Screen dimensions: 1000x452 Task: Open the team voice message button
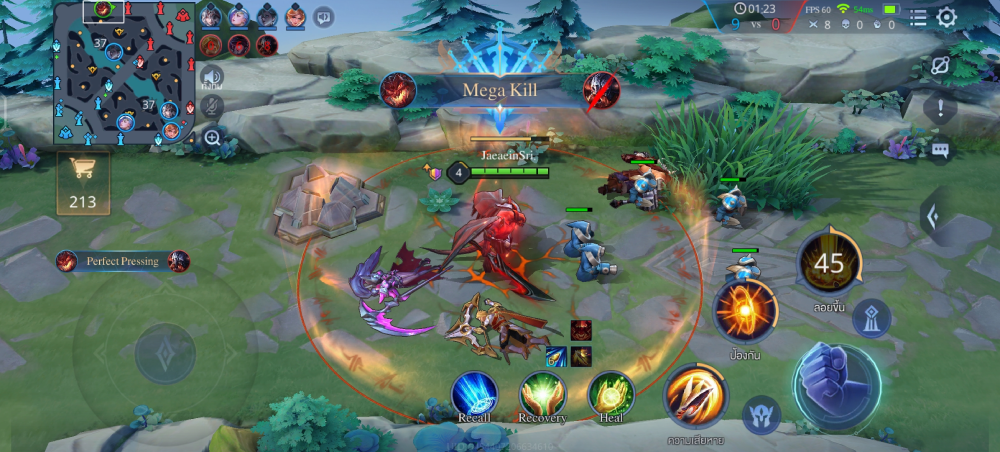tap(323, 16)
